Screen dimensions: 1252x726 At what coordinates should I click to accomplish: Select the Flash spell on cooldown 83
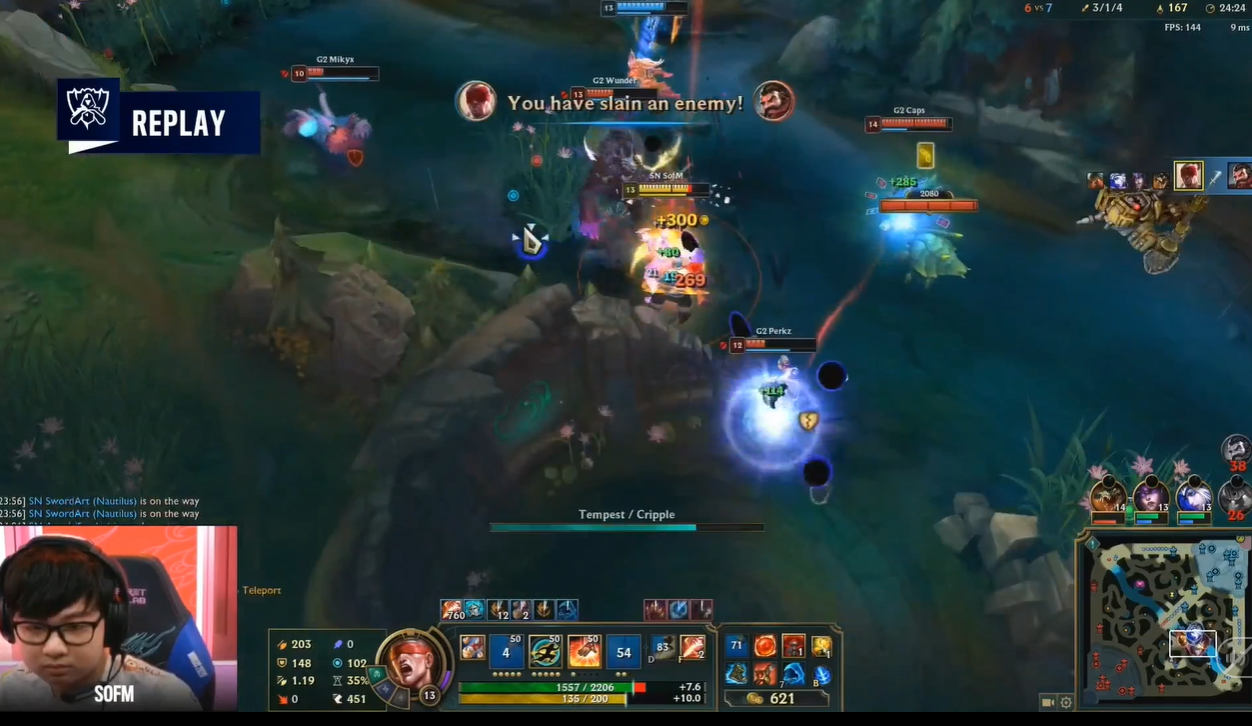[662, 648]
